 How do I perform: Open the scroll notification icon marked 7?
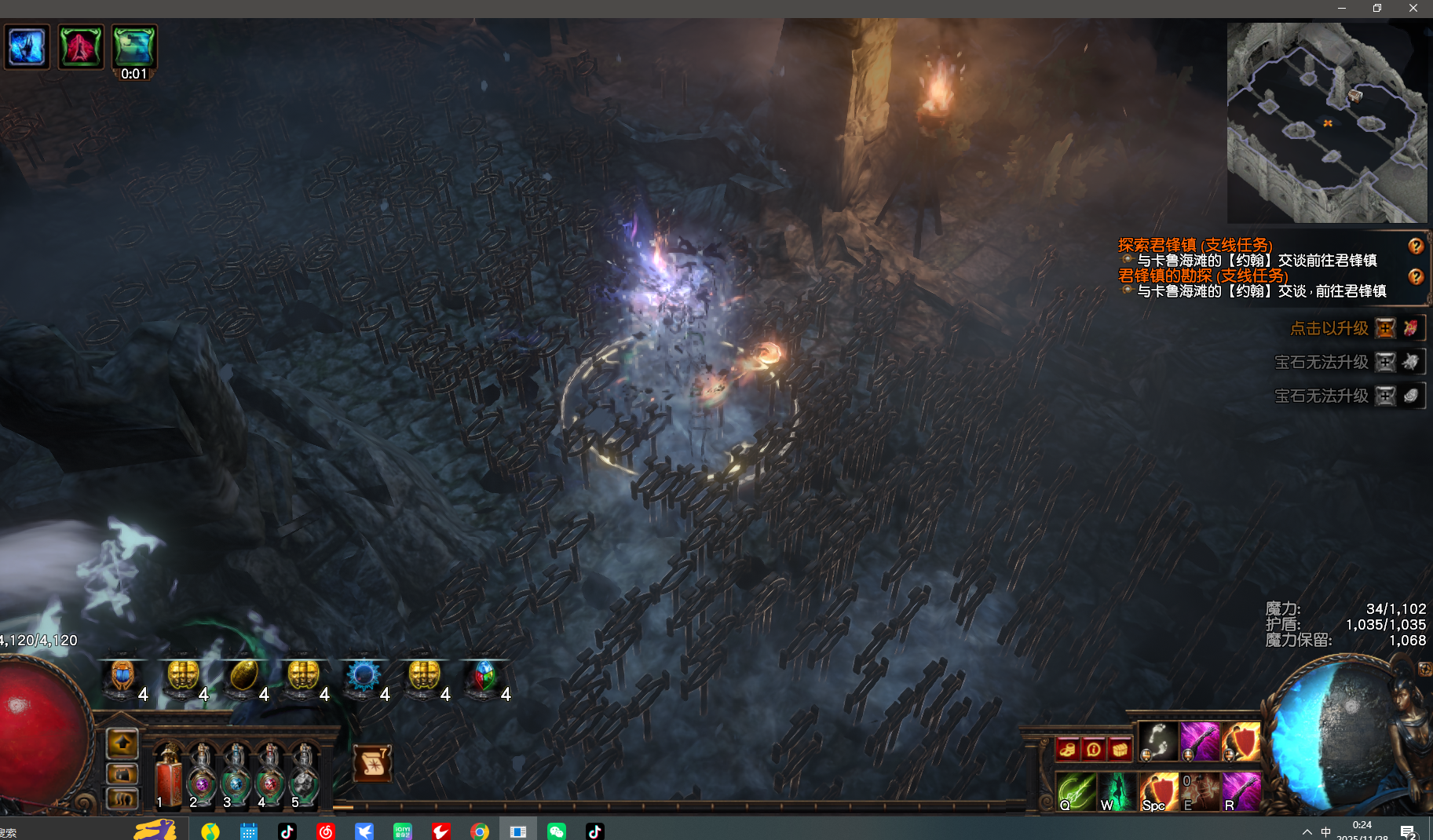click(x=372, y=763)
